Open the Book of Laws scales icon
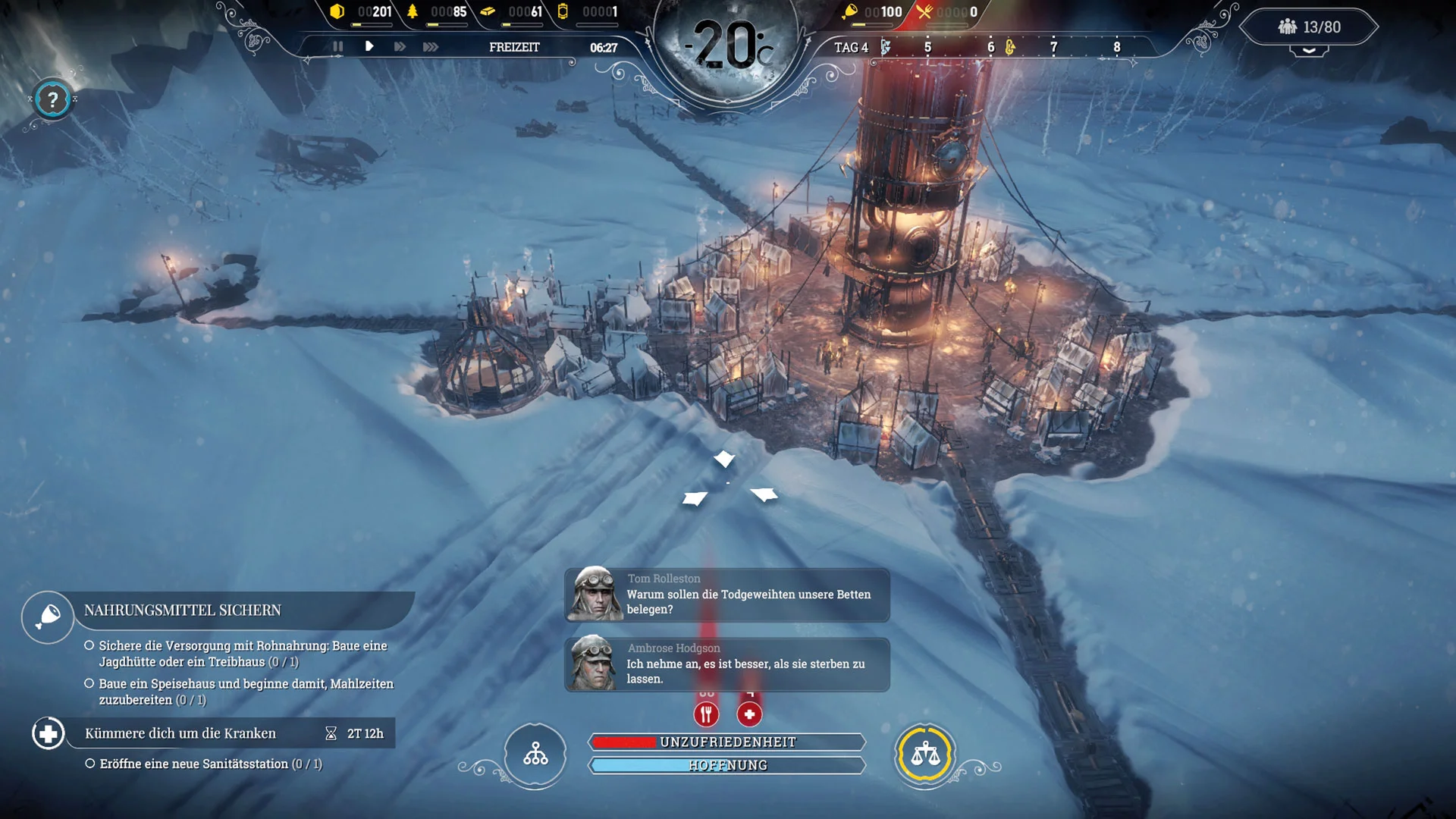Viewport: 1456px width, 819px height. click(x=924, y=754)
